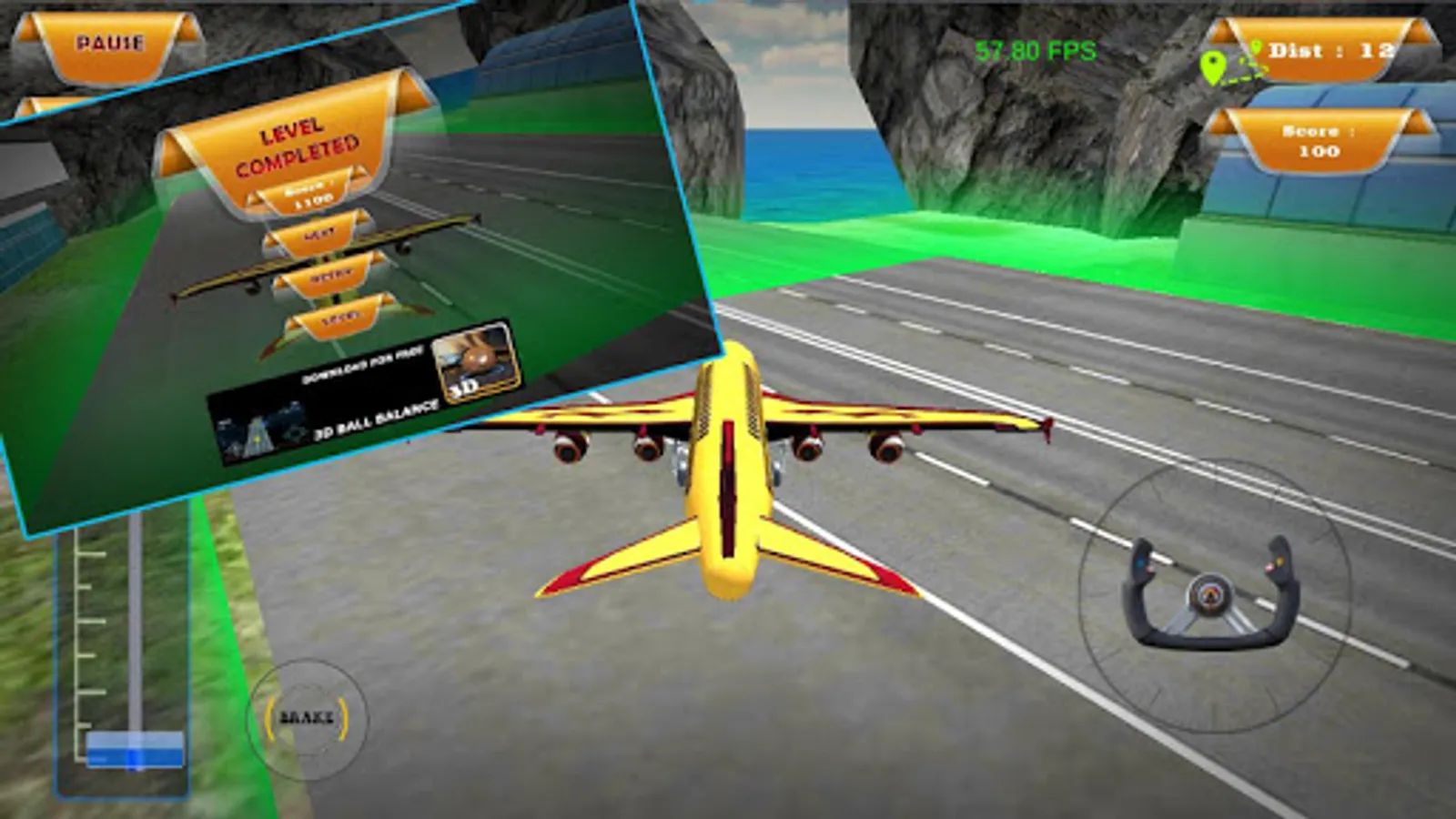Choose Next from the level completed menu

[x=317, y=233]
